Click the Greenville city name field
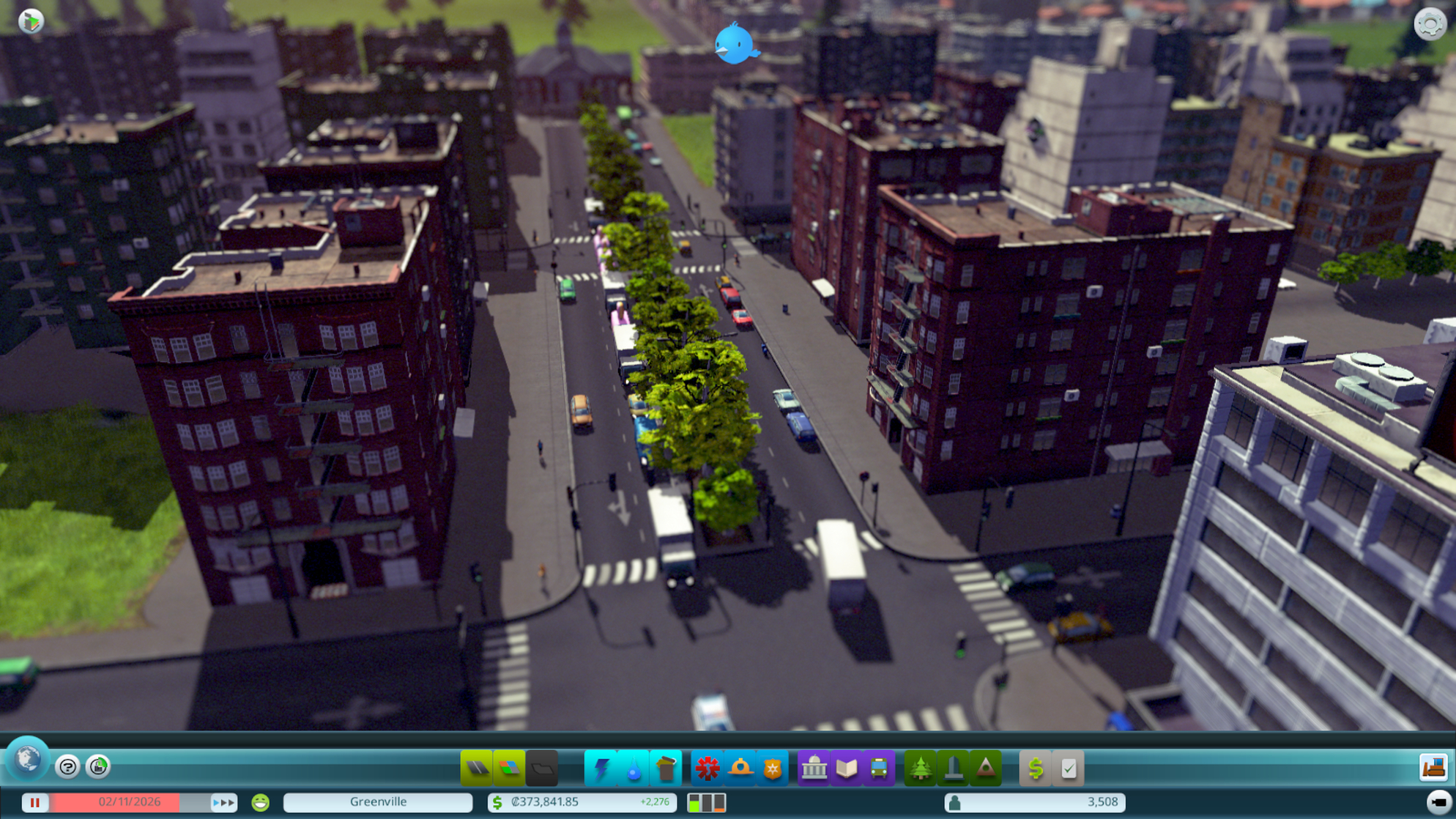The image size is (1456, 819). pyautogui.click(x=378, y=803)
